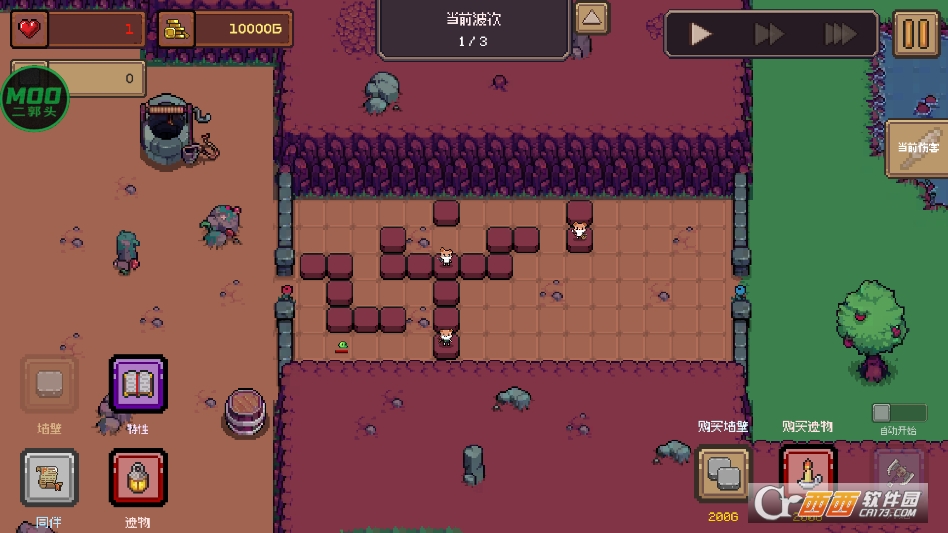Switch to double fast-forward speed

[769, 35]
